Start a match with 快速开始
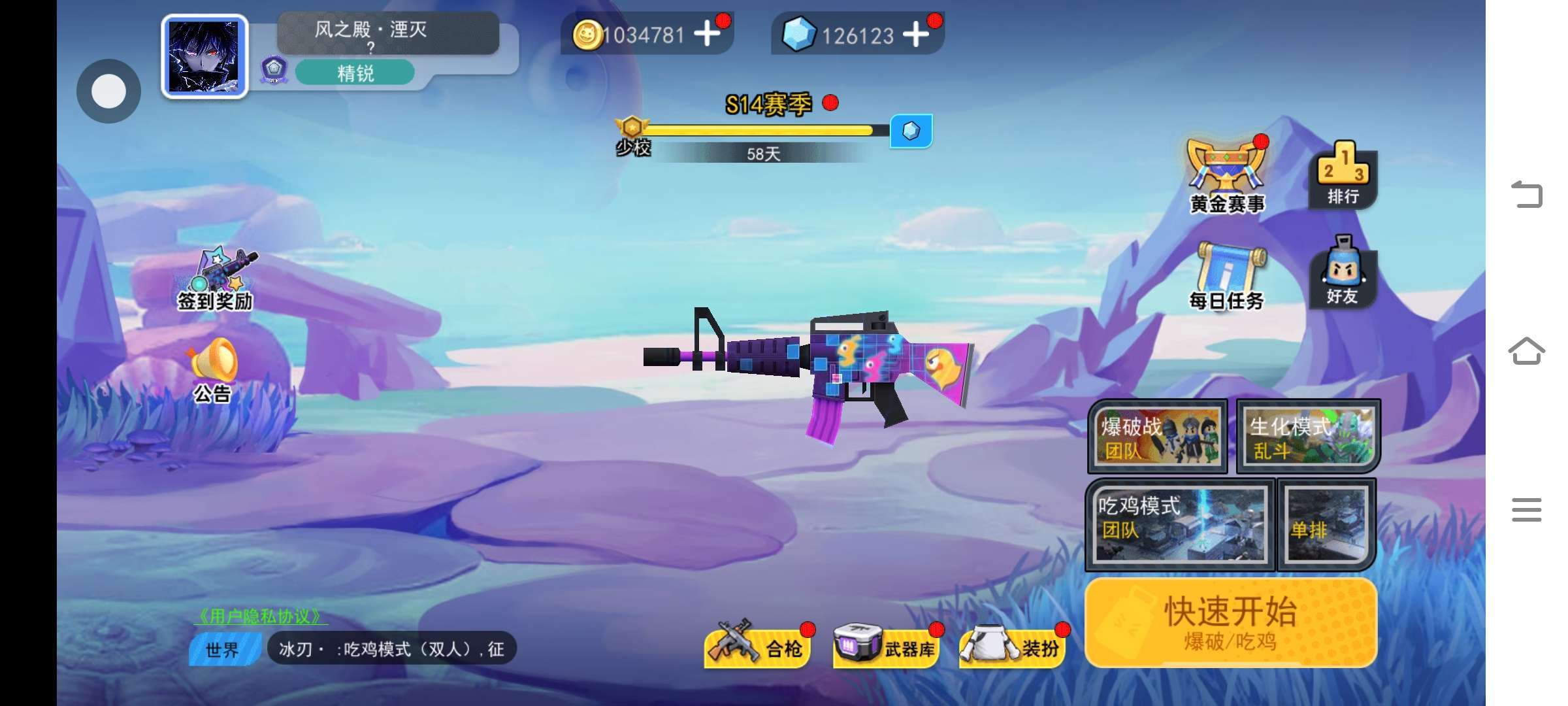 pyautogui.click(x=1231, y=622)
